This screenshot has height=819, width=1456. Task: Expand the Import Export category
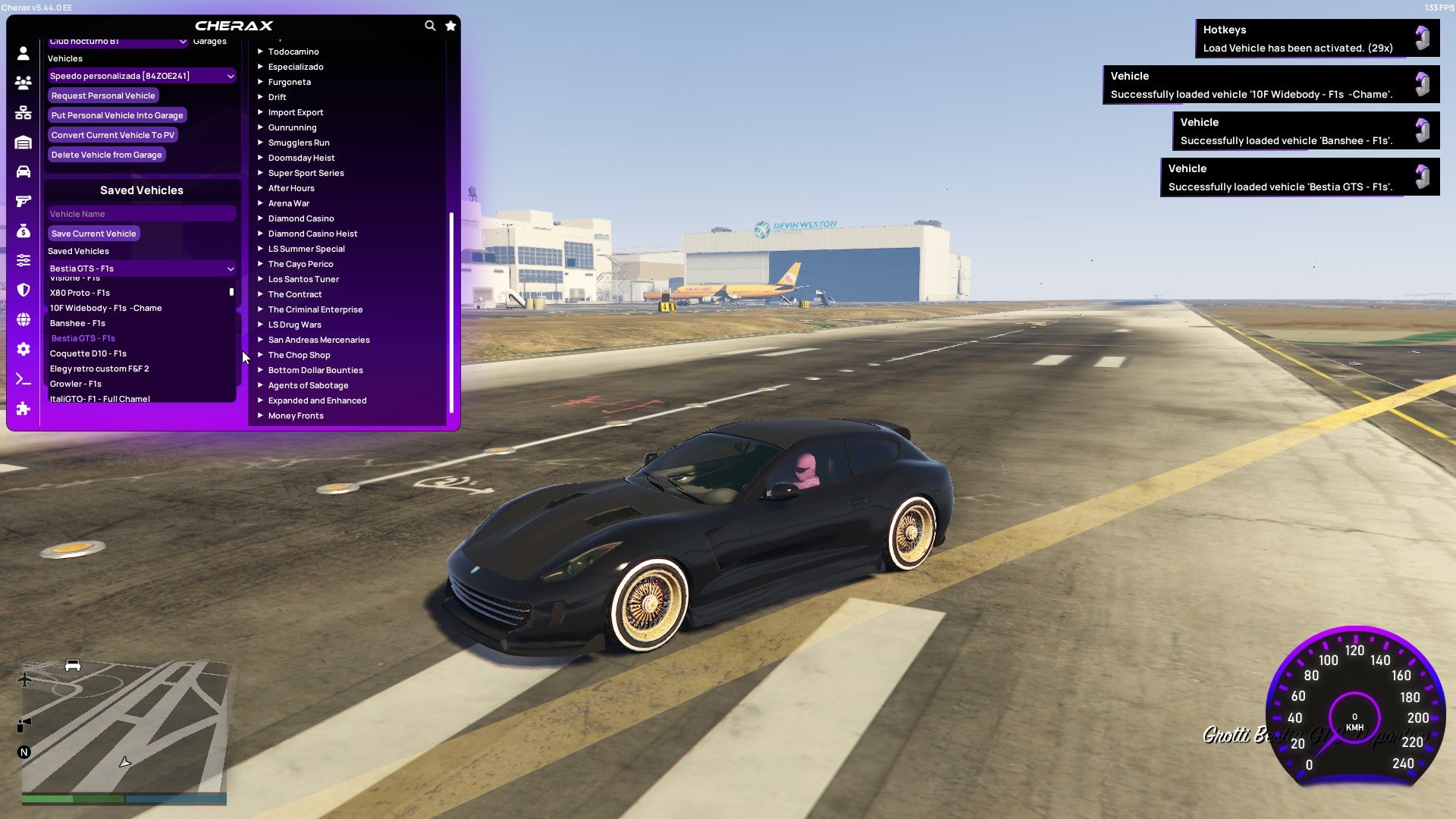point(296,112)
